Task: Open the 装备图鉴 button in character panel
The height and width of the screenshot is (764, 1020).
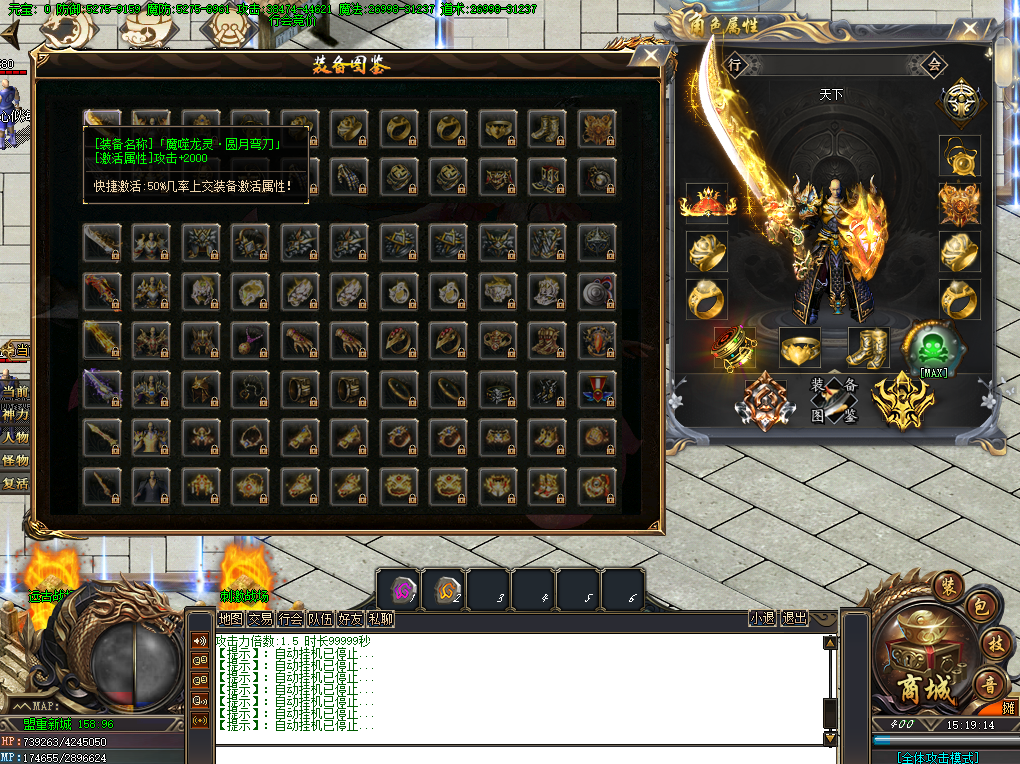Action: [834, 400]
